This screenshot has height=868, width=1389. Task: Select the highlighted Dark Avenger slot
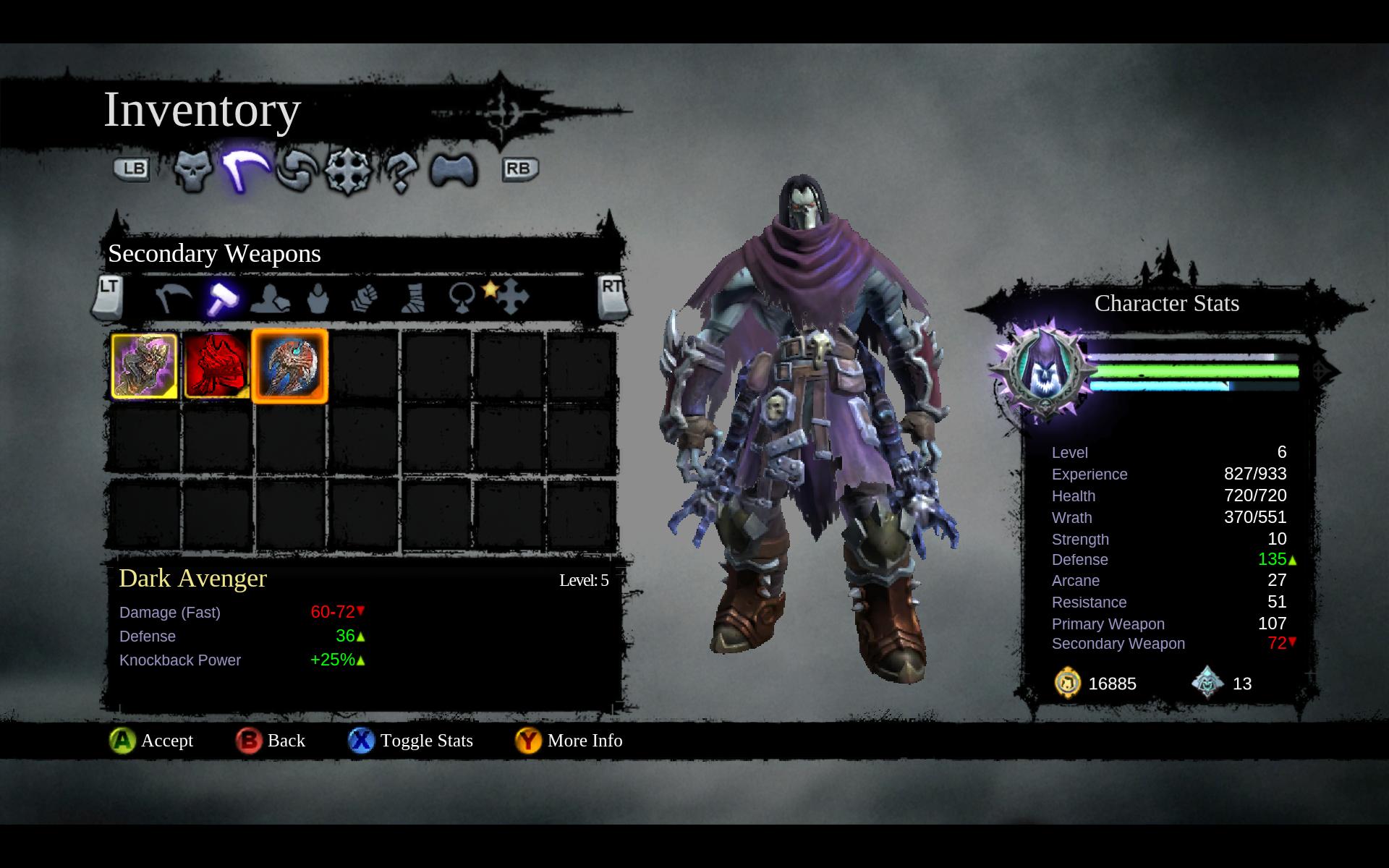(289, 366)
